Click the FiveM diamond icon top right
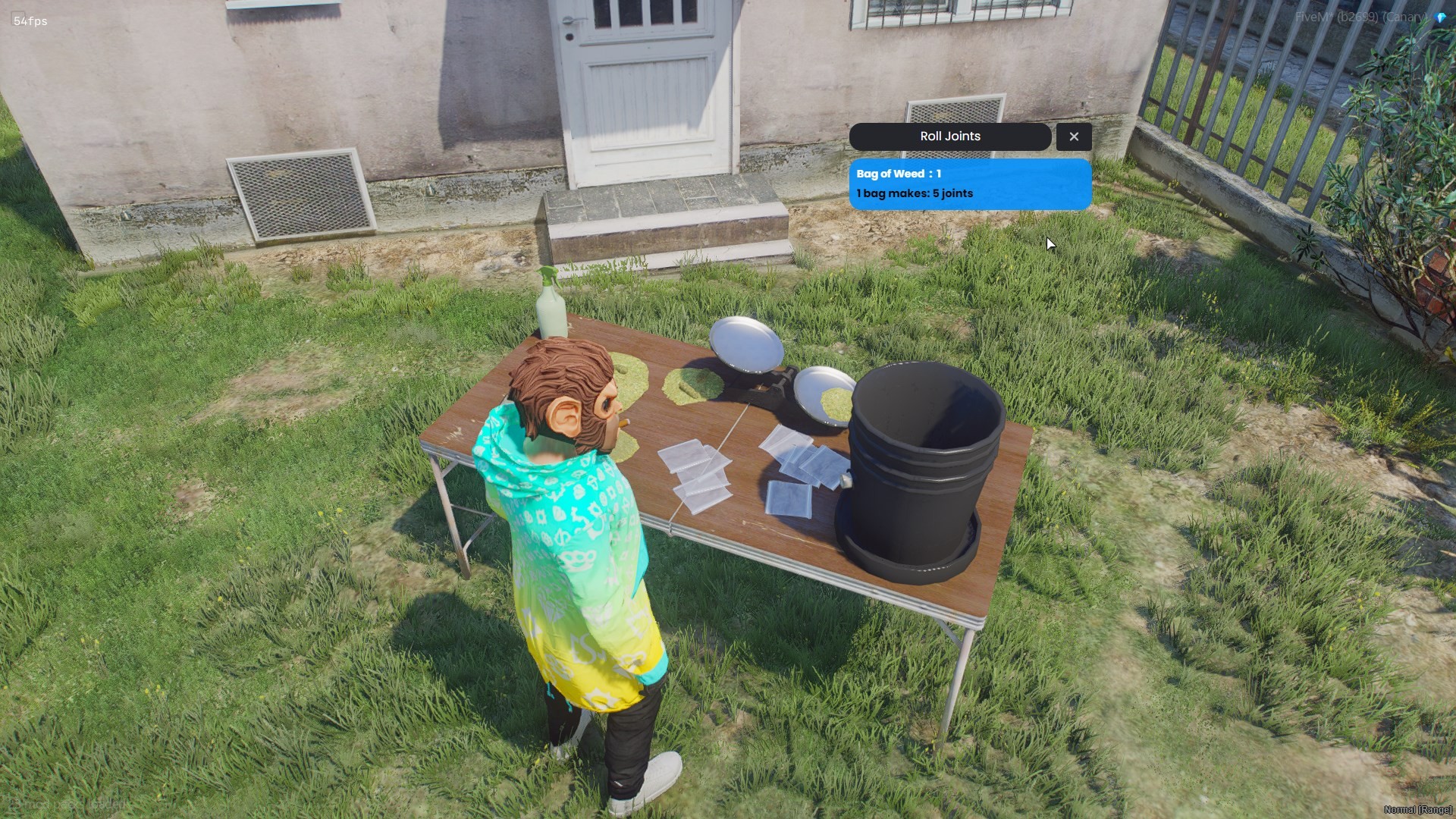Image resolution: width=1456 pixels, height=819 pixels. tap(1439, 17)
